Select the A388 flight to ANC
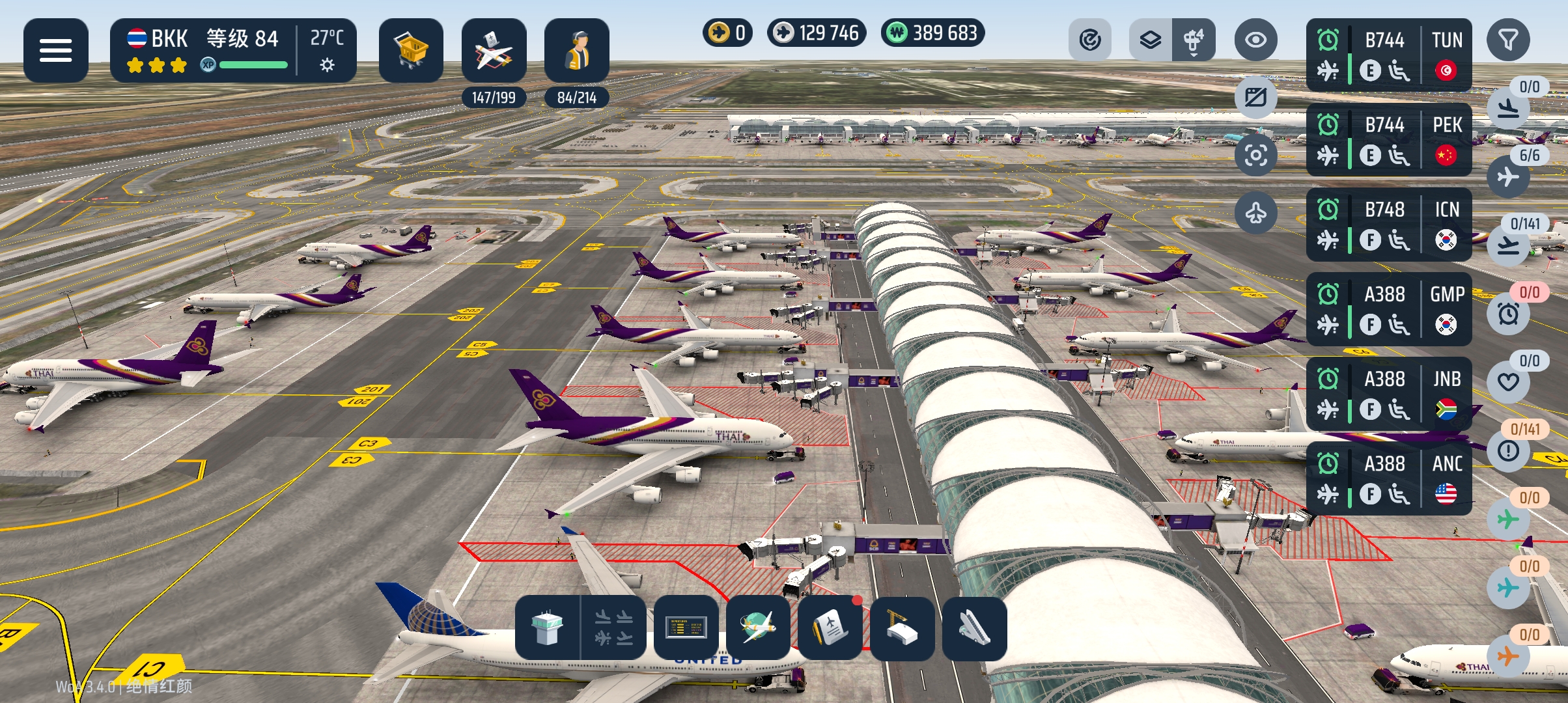 click(x=1388, y=478)
